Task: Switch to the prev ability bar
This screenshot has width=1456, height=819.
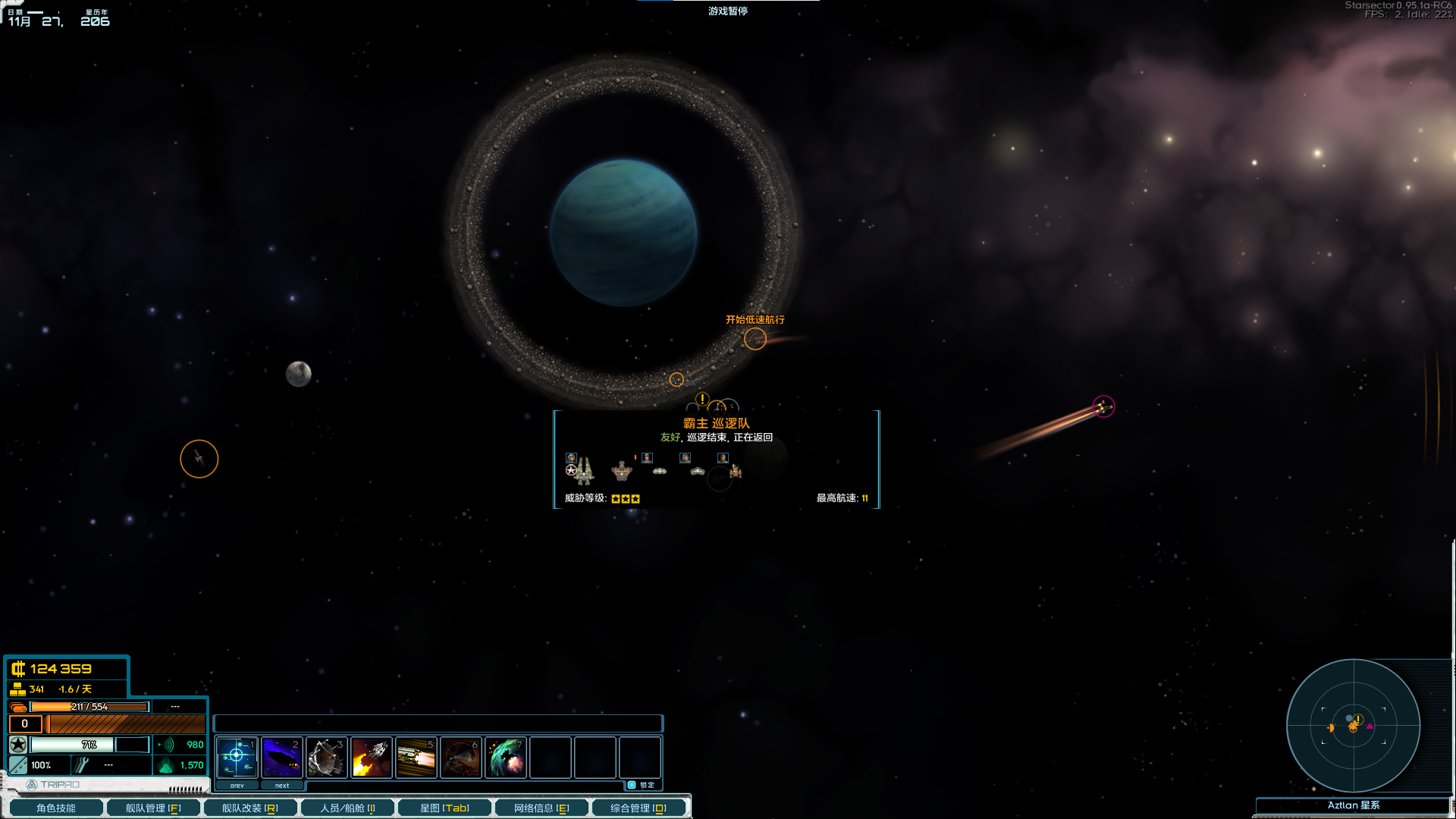Action: tap(237, 786)
